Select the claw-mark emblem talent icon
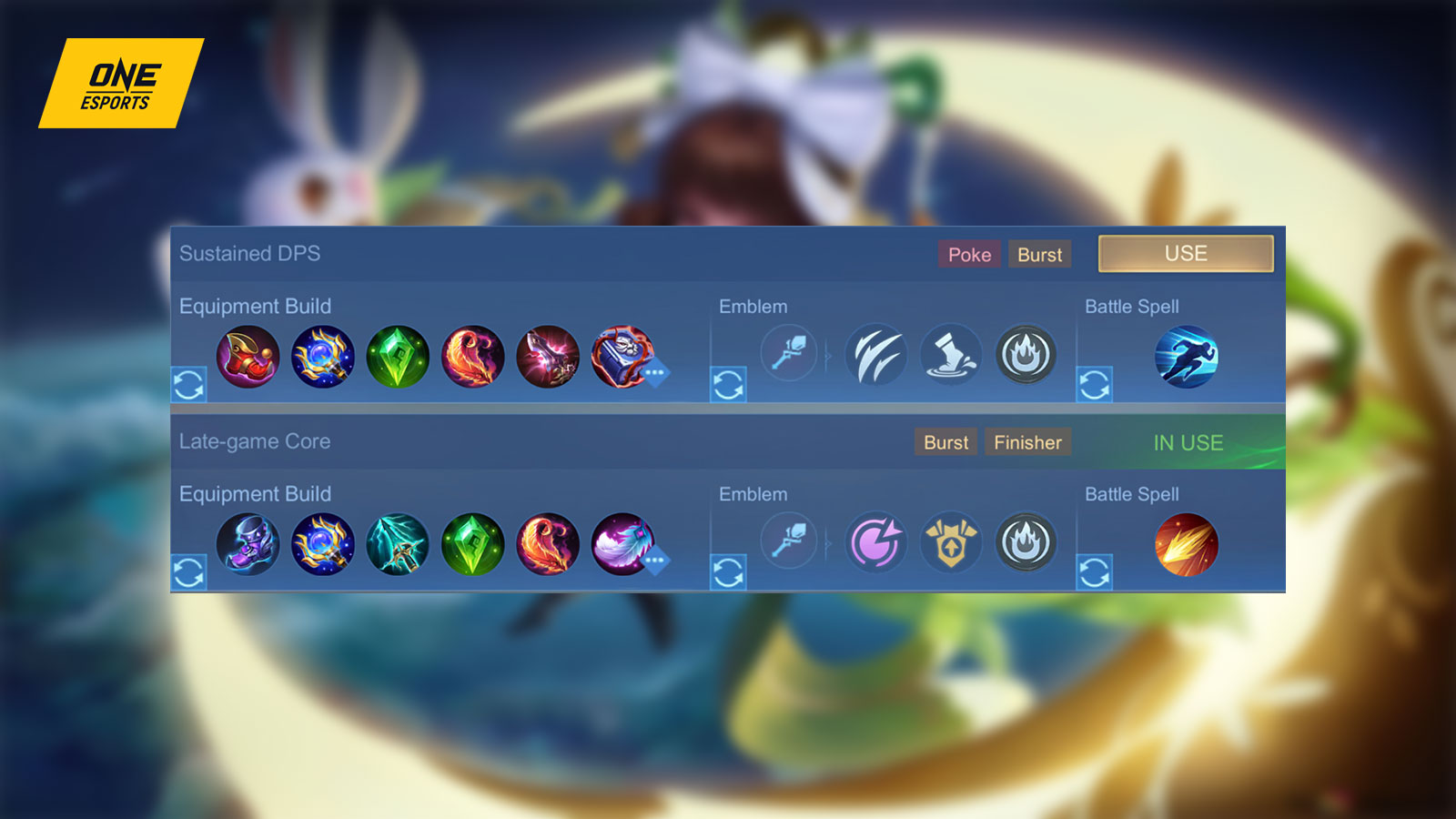The width and height of the screenshot is (1456, 819). pos(875,357)
